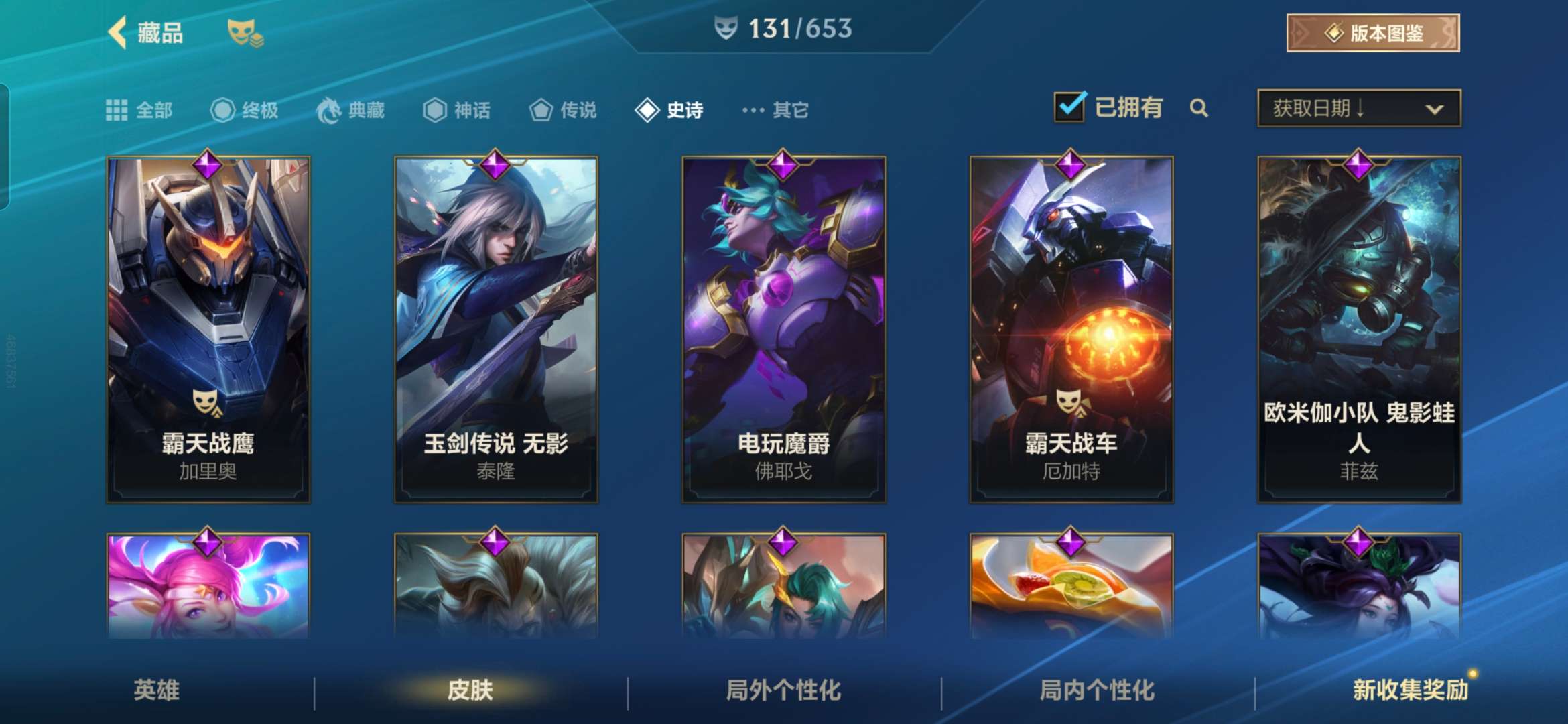Switch to the 神话 rarity filter
Image resolution: width=1568 pixels, height=724 pixels.
pyautogui.click(x=457, y=110)
